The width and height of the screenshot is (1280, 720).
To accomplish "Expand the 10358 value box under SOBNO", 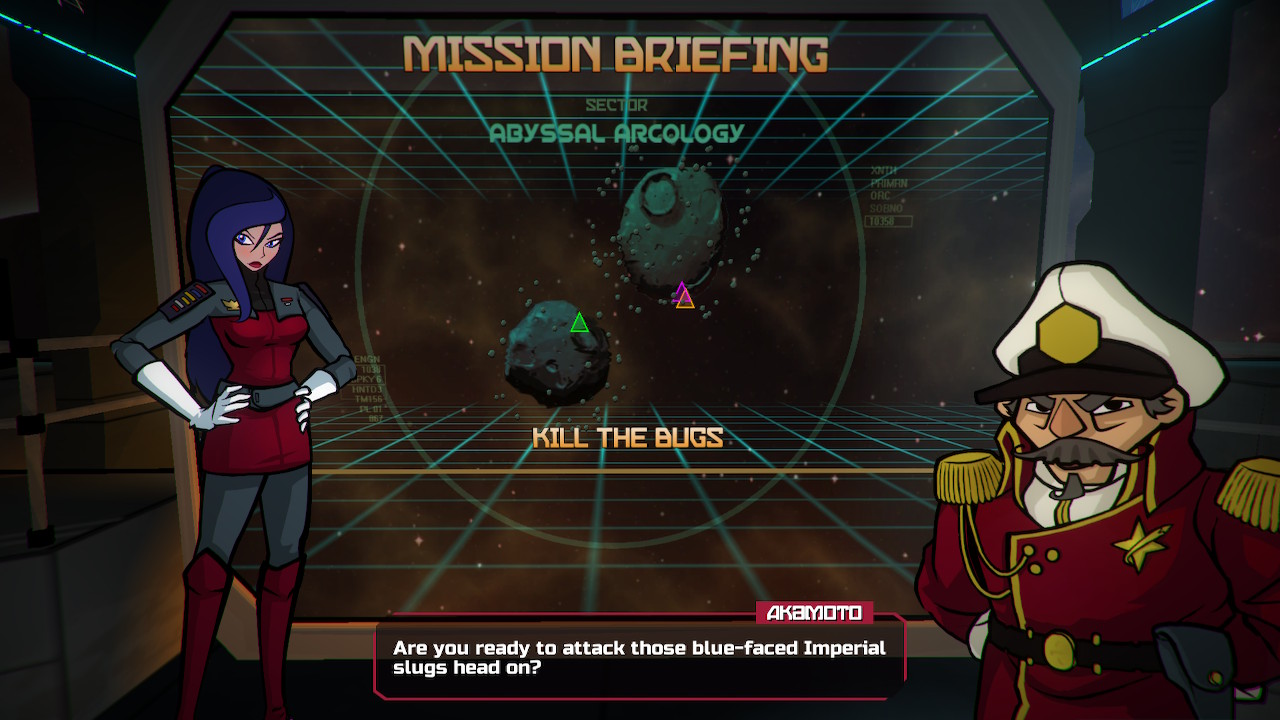I will (x=889, y=220).
